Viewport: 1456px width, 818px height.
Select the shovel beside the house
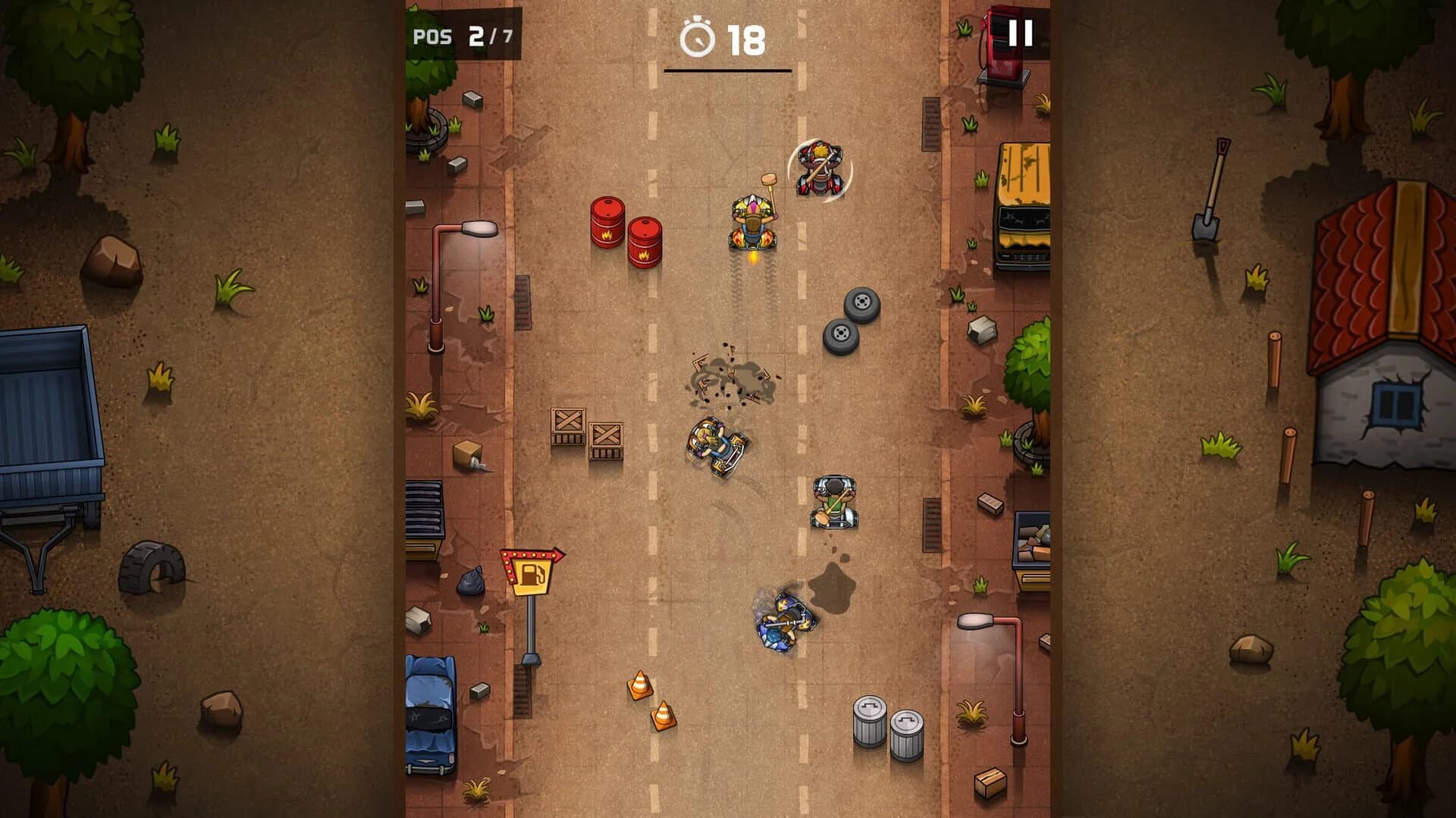[x=1211, y=193]
